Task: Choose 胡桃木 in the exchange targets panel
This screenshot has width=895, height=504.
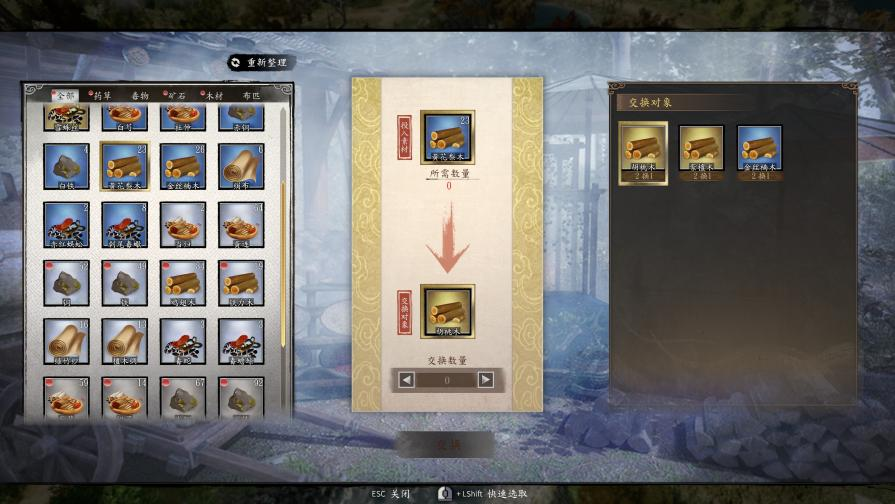Action: (x=643, y=149)
